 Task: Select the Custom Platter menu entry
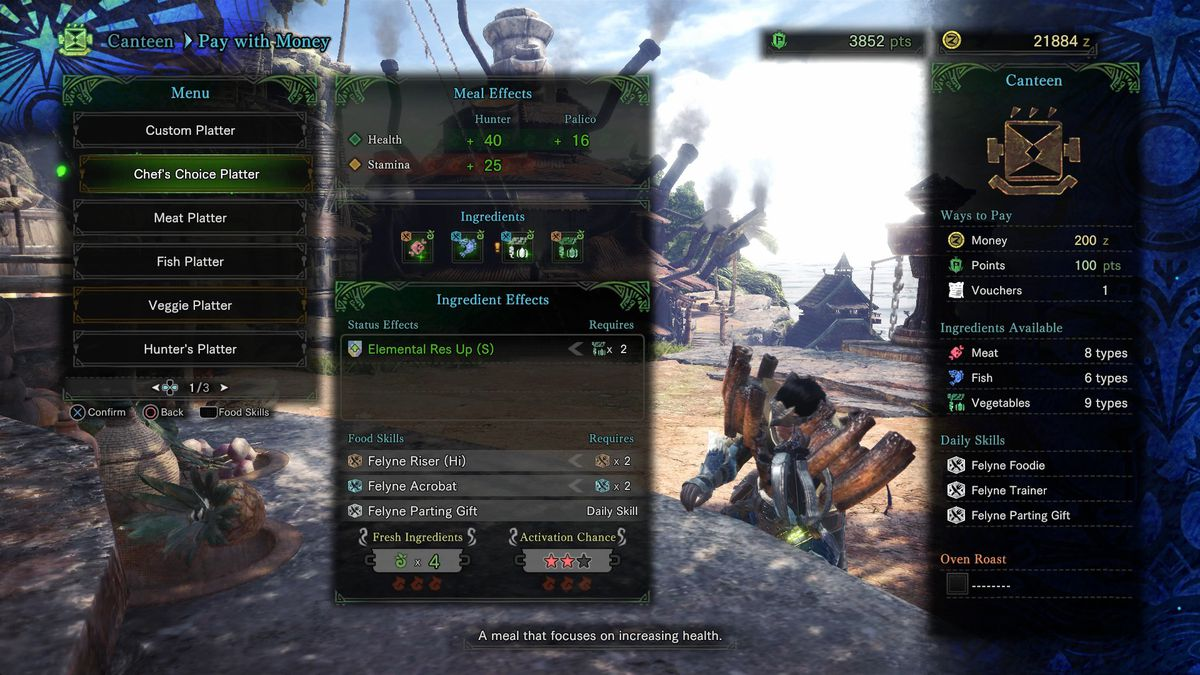(x=190, y=130)
